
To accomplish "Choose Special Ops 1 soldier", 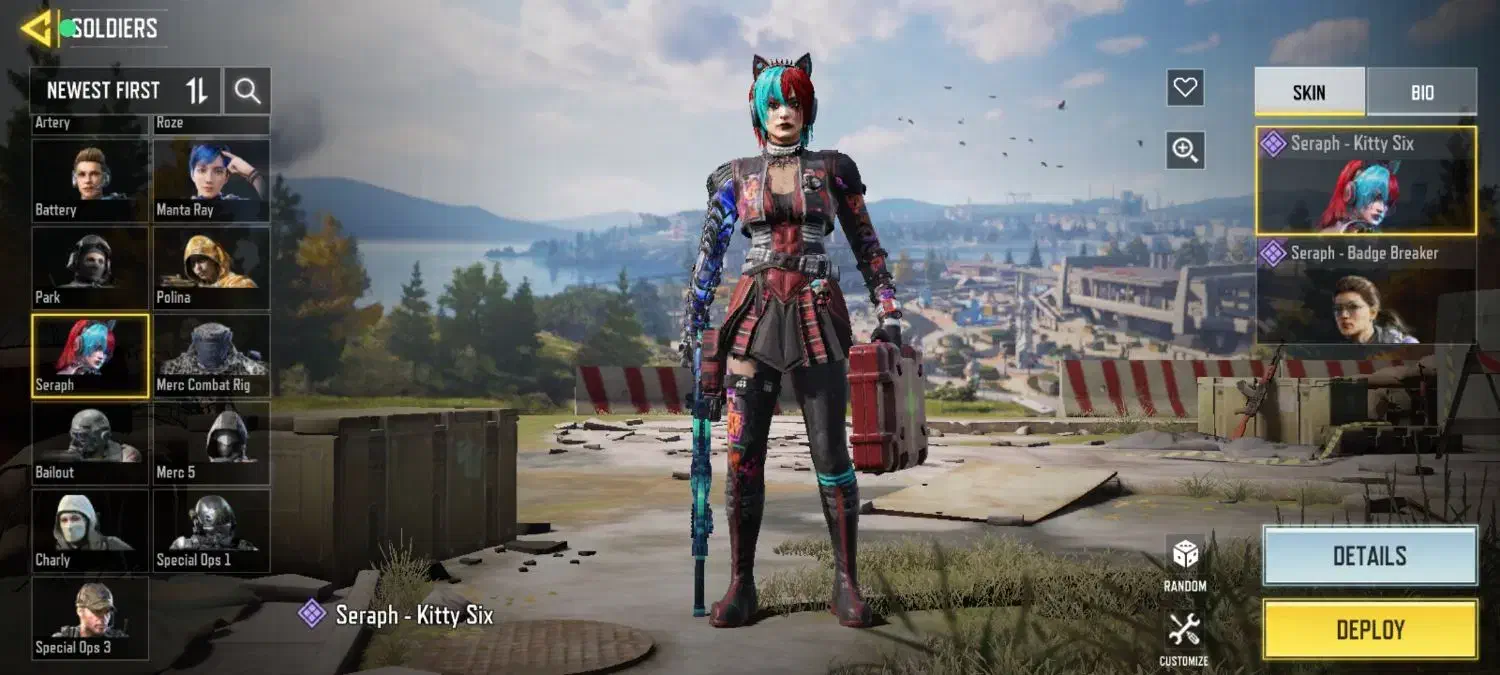I will coord(211,530).
